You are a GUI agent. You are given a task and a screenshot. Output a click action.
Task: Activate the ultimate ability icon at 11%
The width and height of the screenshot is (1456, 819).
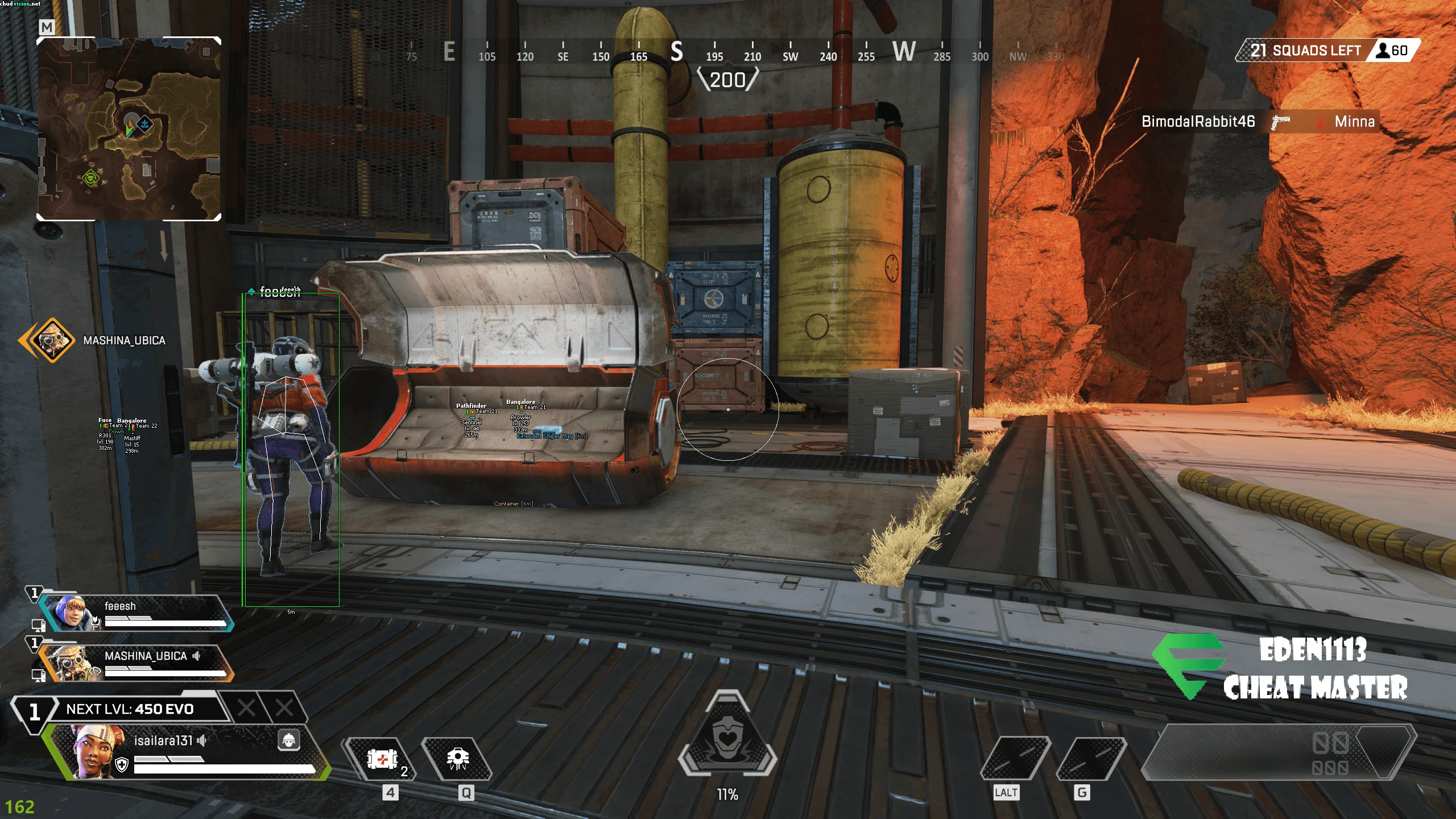727,738
